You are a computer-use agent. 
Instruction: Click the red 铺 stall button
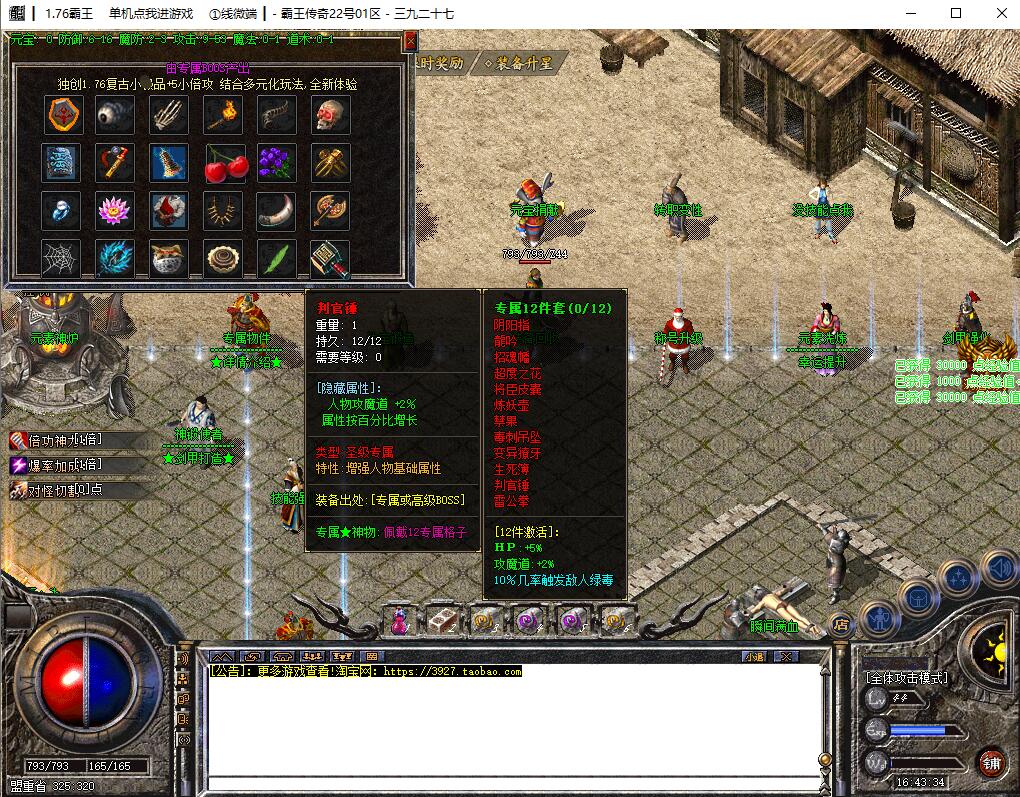click(x=991, y=762)
